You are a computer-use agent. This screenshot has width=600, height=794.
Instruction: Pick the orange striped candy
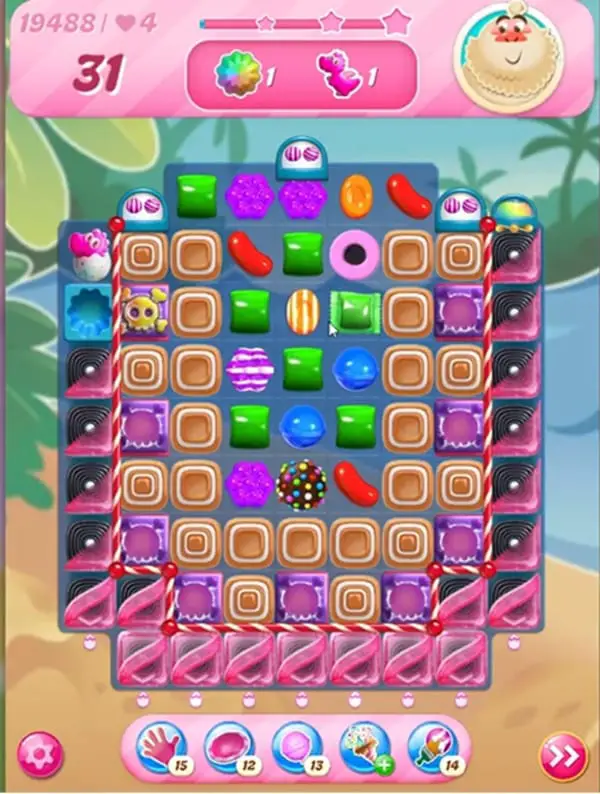tap(302, 311)
